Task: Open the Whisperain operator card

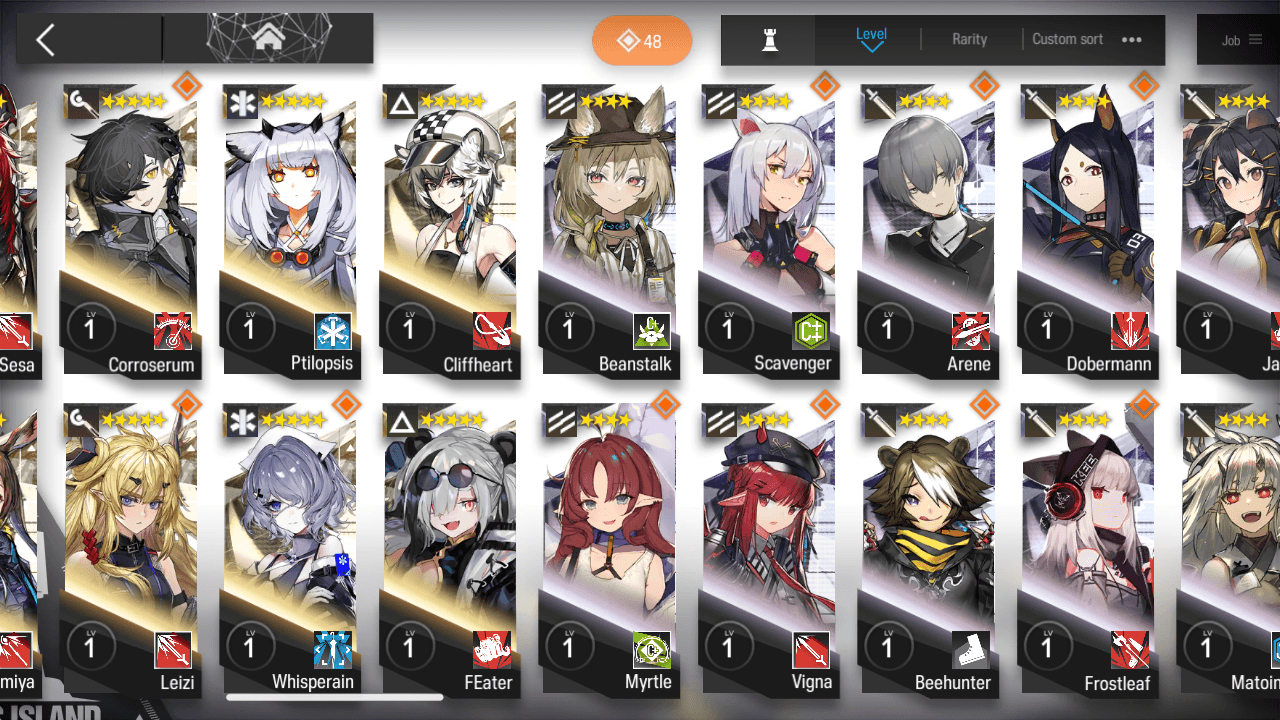Action: pos(290,550)
